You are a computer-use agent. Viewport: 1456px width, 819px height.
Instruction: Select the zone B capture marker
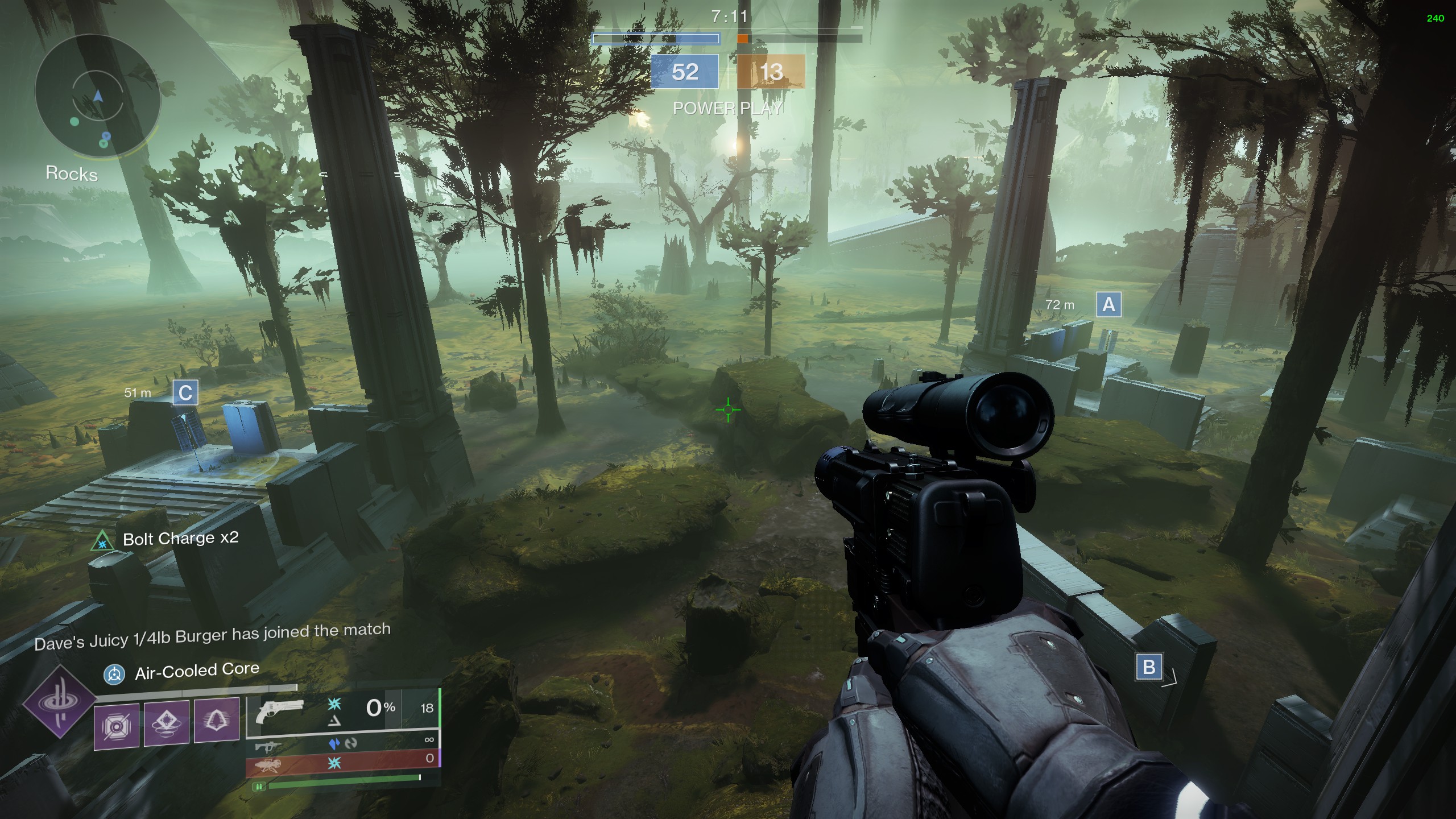(x=1148, y=666)
